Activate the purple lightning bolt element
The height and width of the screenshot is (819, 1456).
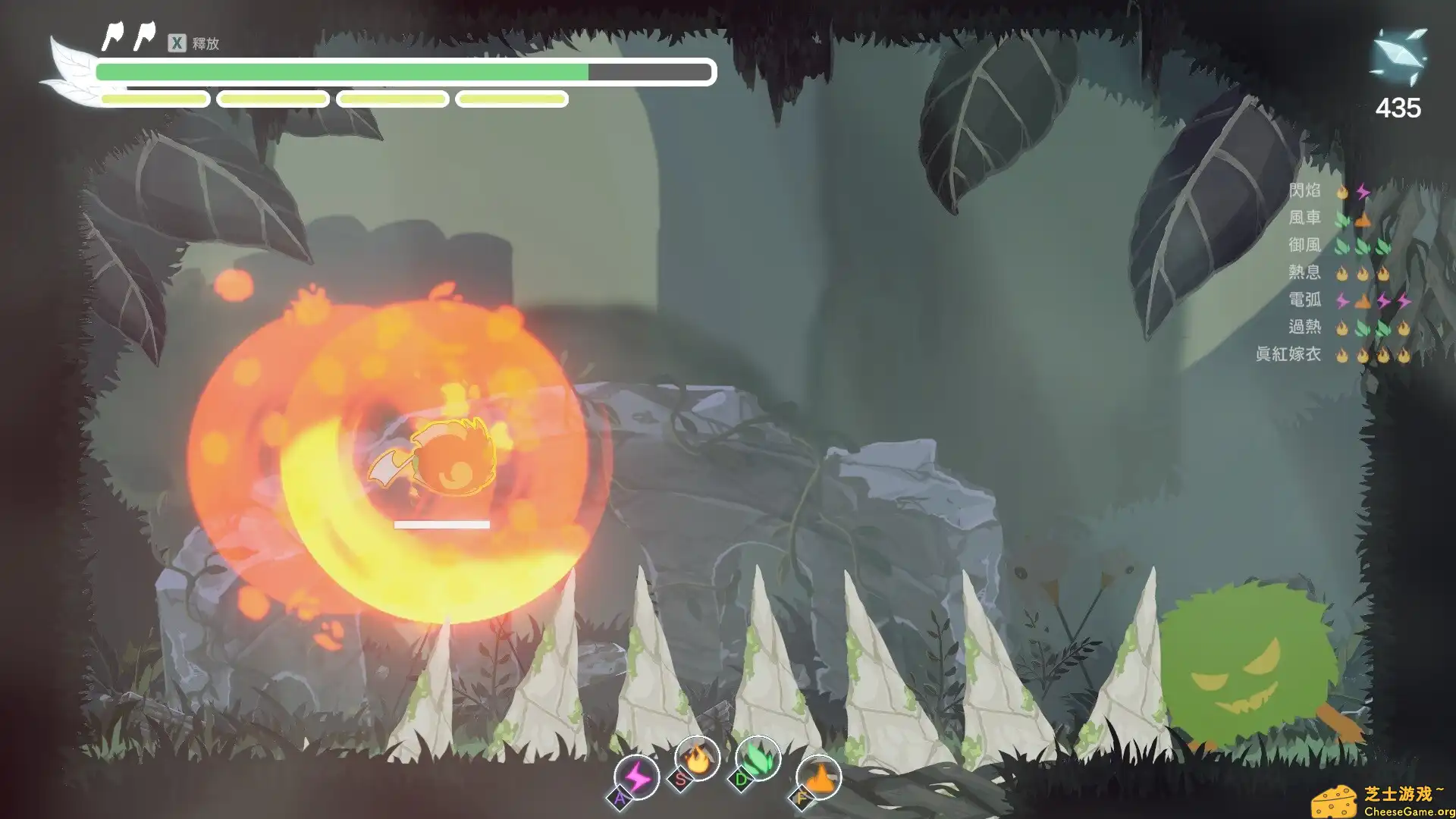click(636, 777)
